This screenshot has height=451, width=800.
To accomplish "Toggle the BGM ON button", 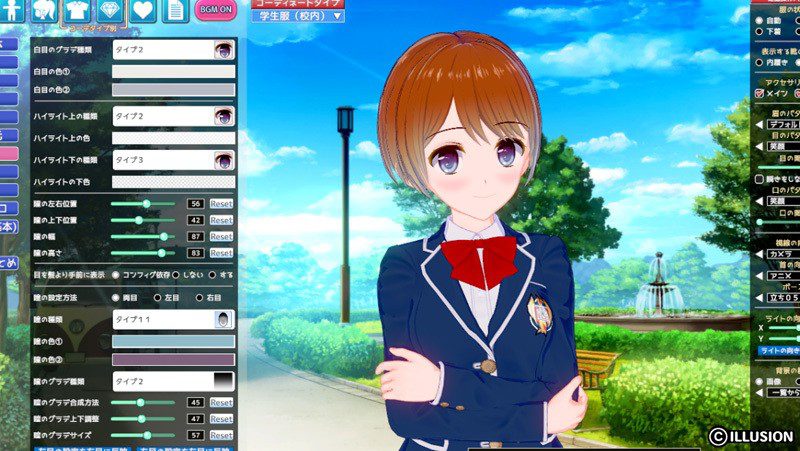I will (215, 10).
